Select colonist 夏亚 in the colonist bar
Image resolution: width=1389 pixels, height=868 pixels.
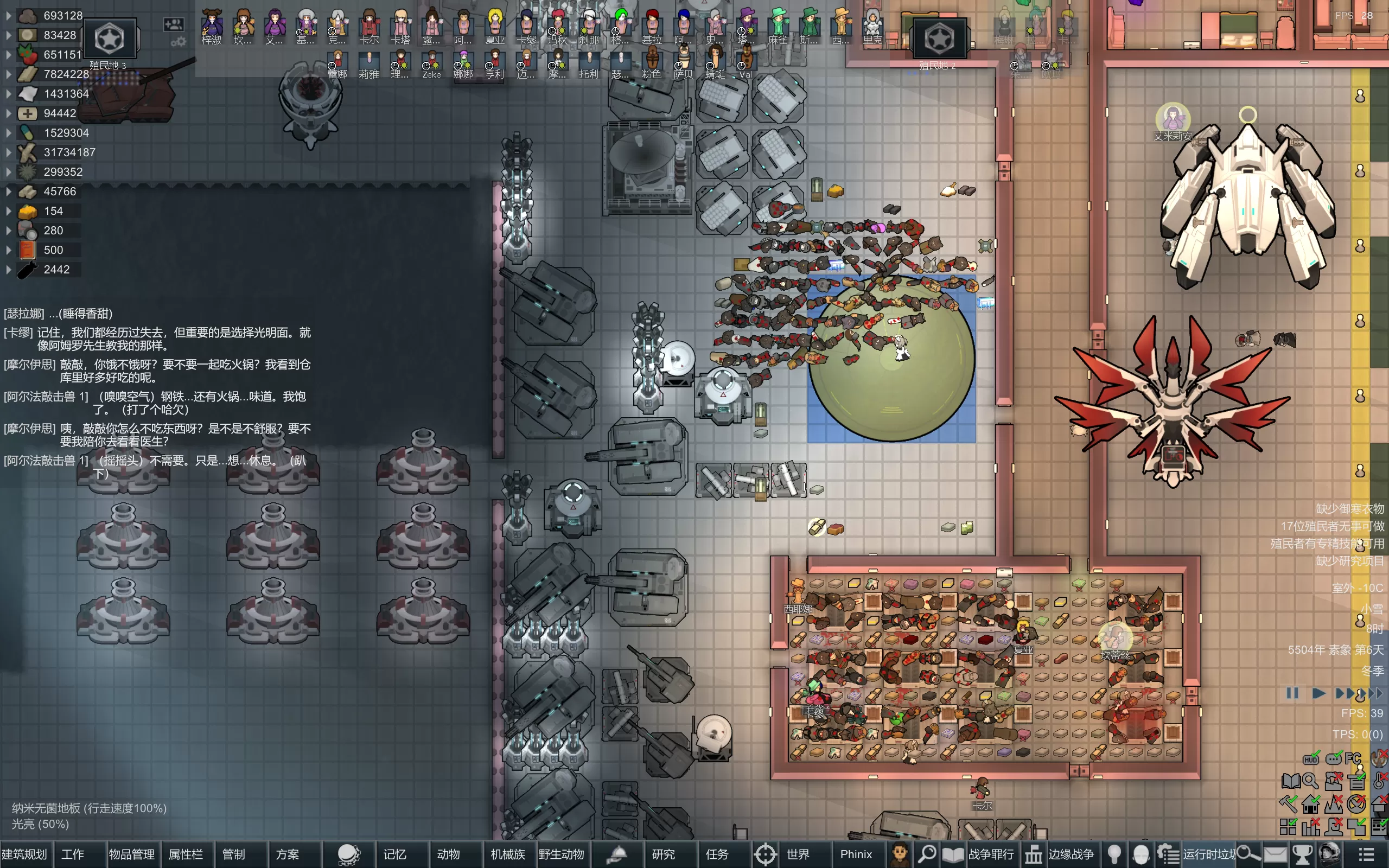(x=494, y=26)
